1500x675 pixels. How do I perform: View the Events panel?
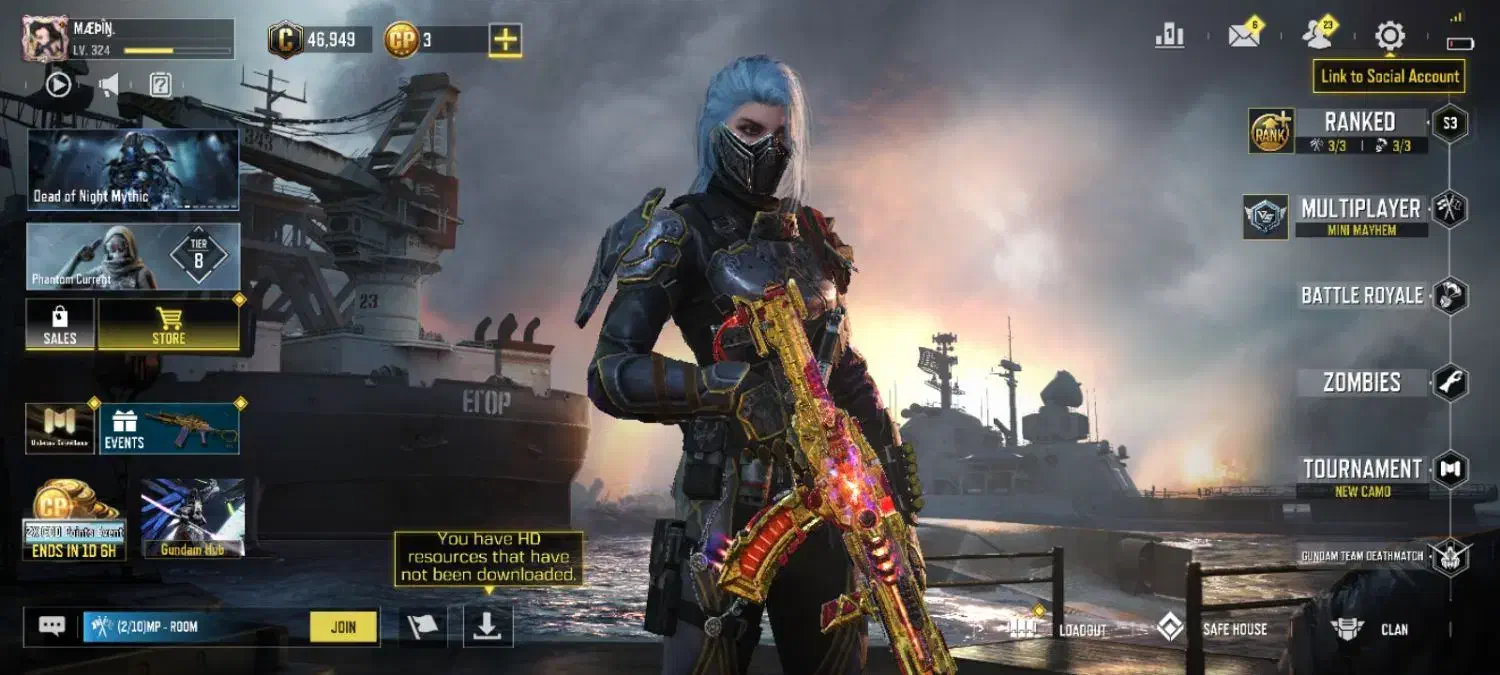click(168, 428)
